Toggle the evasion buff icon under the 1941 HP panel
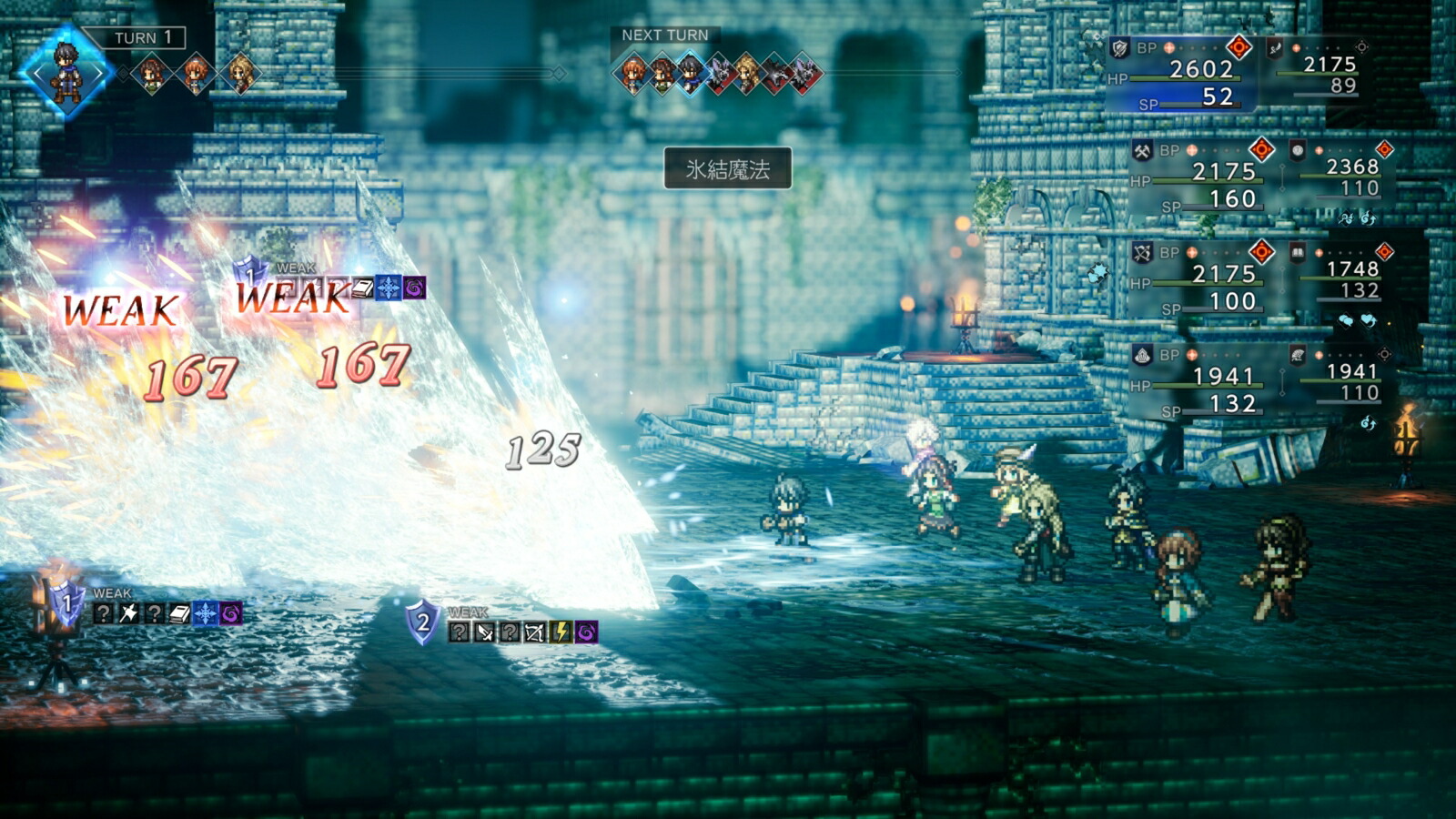 1368,423
